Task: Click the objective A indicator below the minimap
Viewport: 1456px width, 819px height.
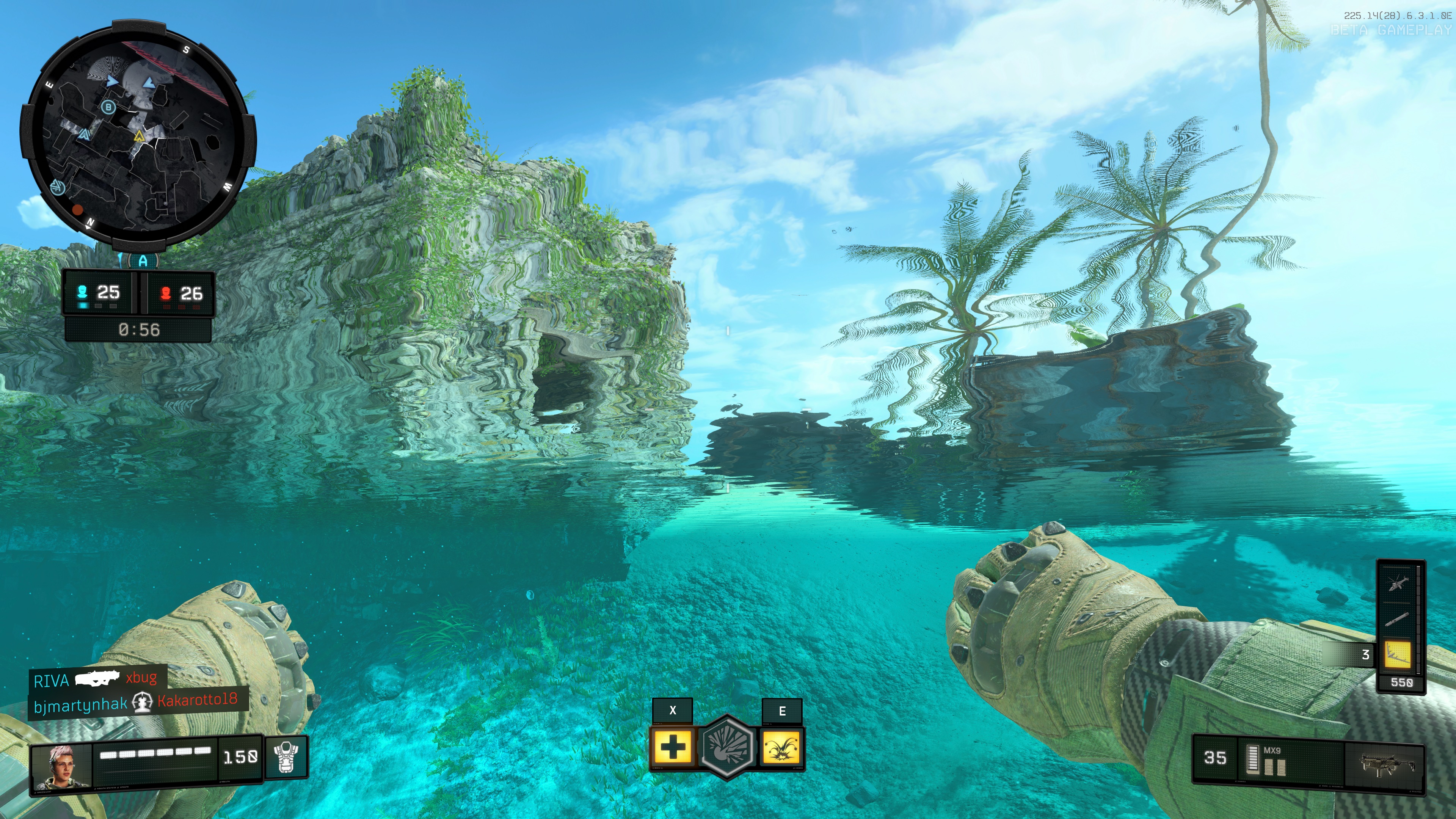Action: click(x=143, y=261)
